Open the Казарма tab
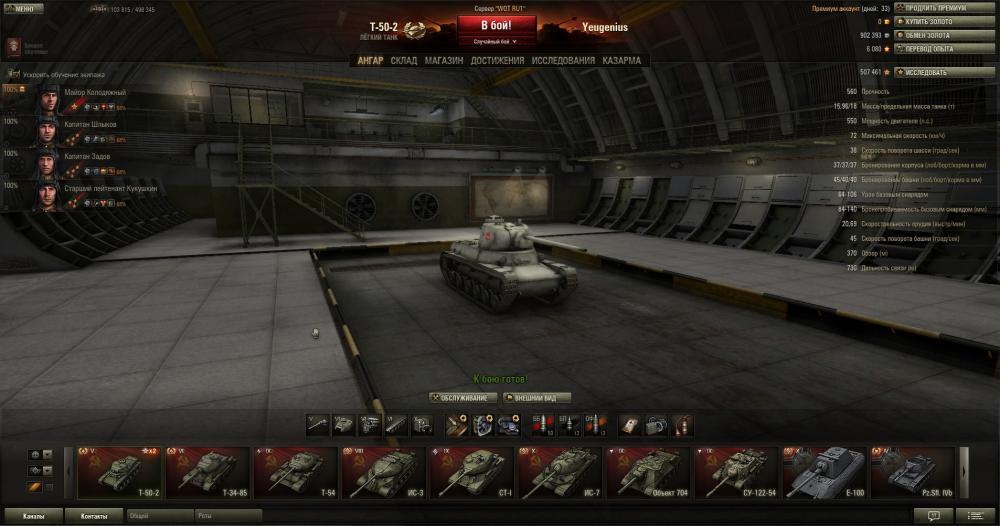 (622, 60)
